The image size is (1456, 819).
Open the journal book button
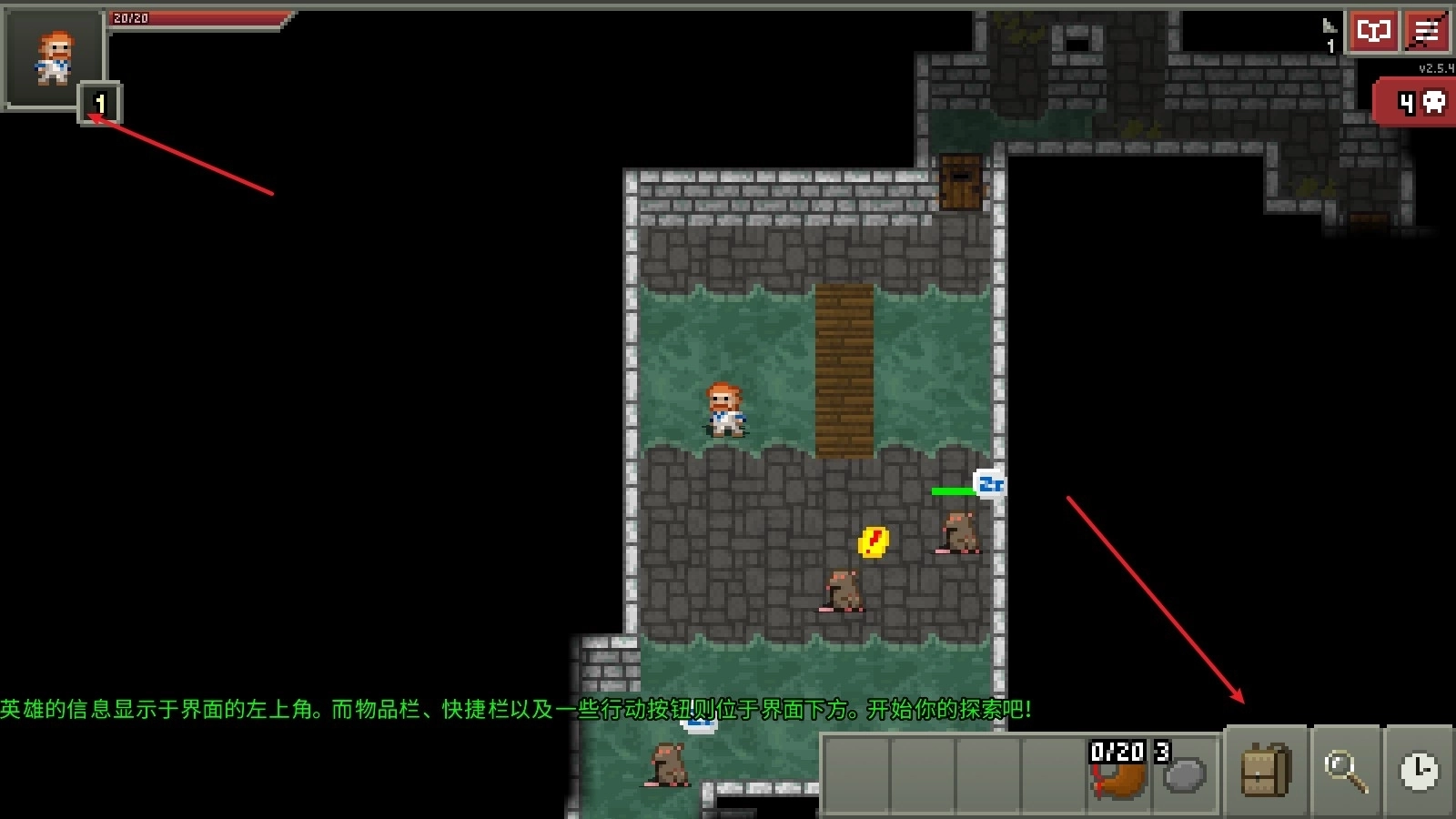click(x=1372, y=32)
